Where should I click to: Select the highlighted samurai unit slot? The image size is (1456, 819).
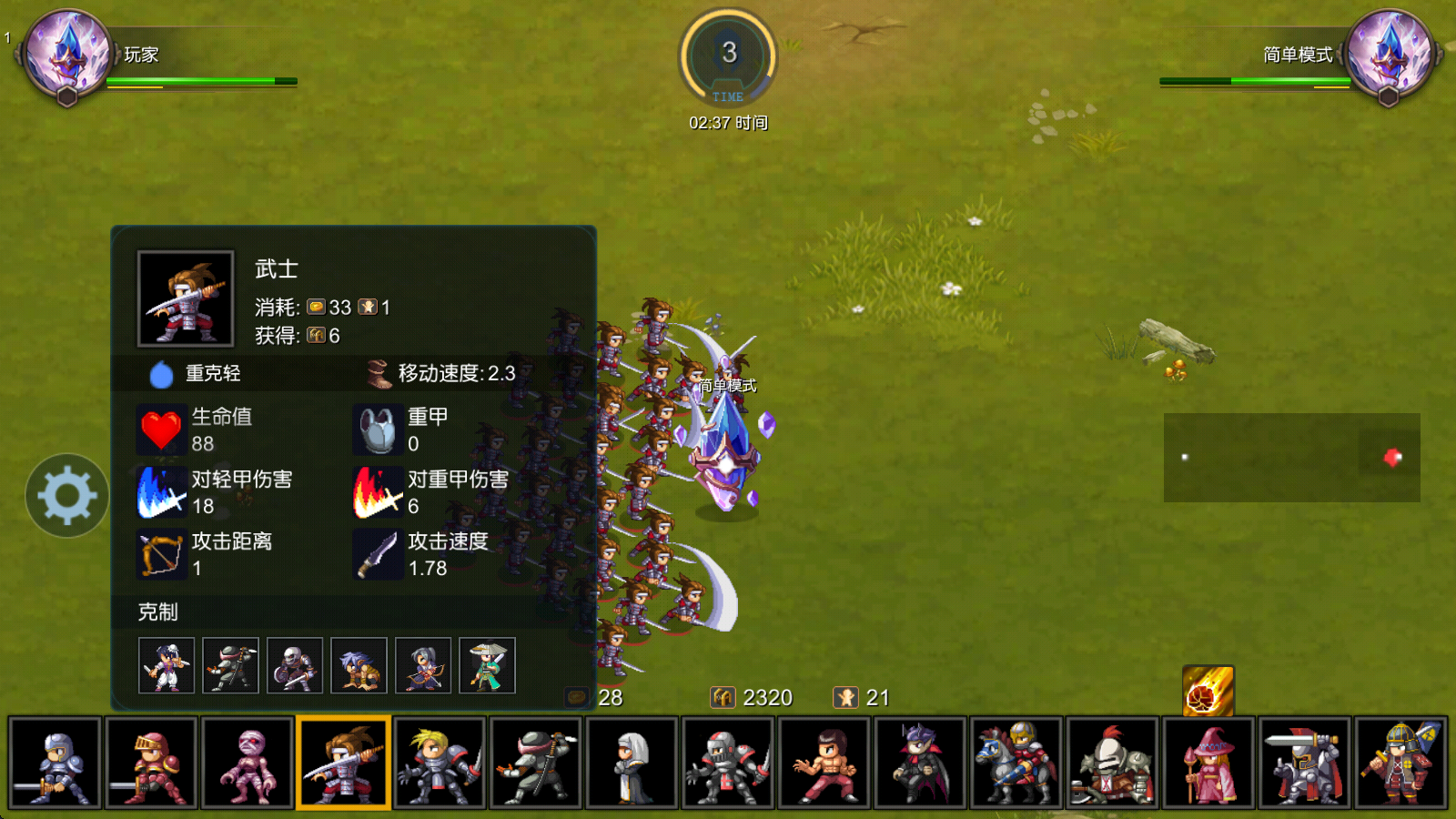click(344, 763)
